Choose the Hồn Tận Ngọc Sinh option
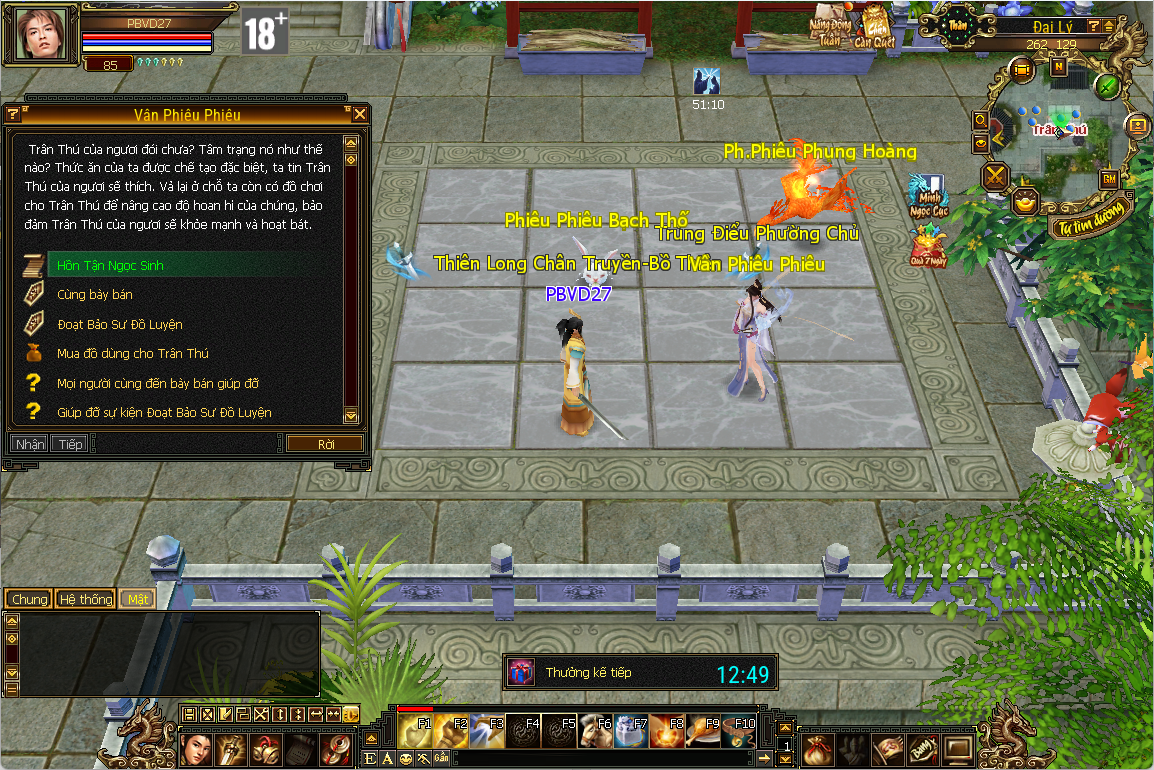This screenshot has height=770, width=1154. 110,266
